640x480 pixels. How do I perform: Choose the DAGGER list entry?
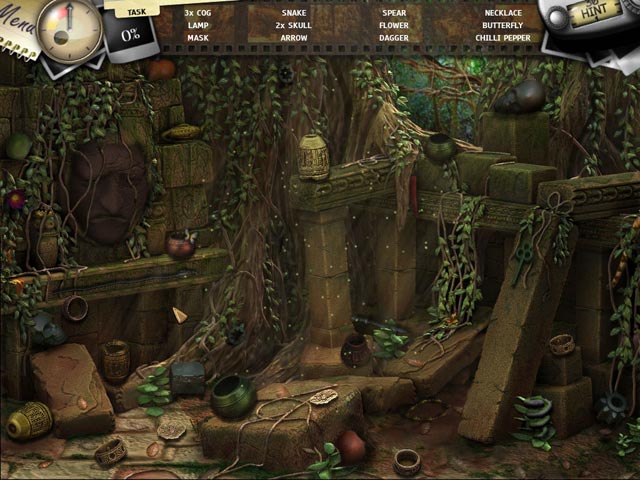394,38
